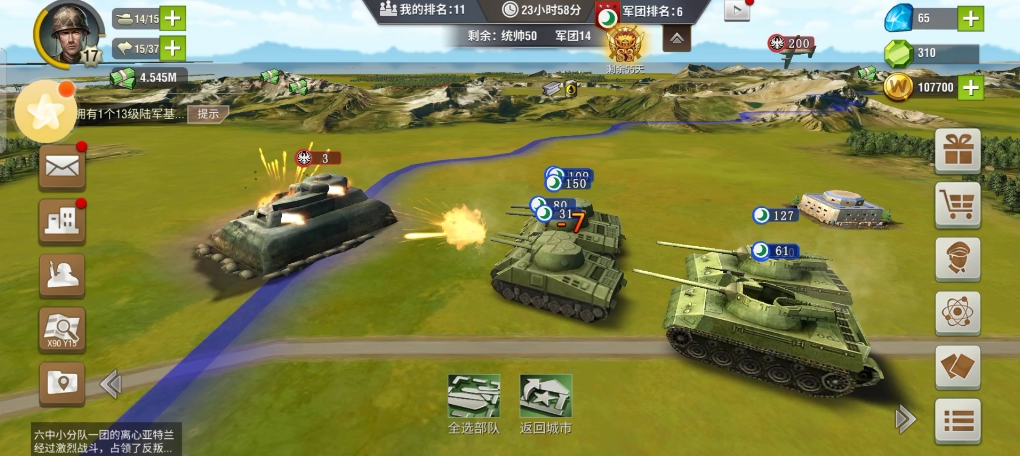This screenshot has height=456, width=1020.
Task: Open the shopping cart store
Action: pyautogui.click(x=957, y=205)
